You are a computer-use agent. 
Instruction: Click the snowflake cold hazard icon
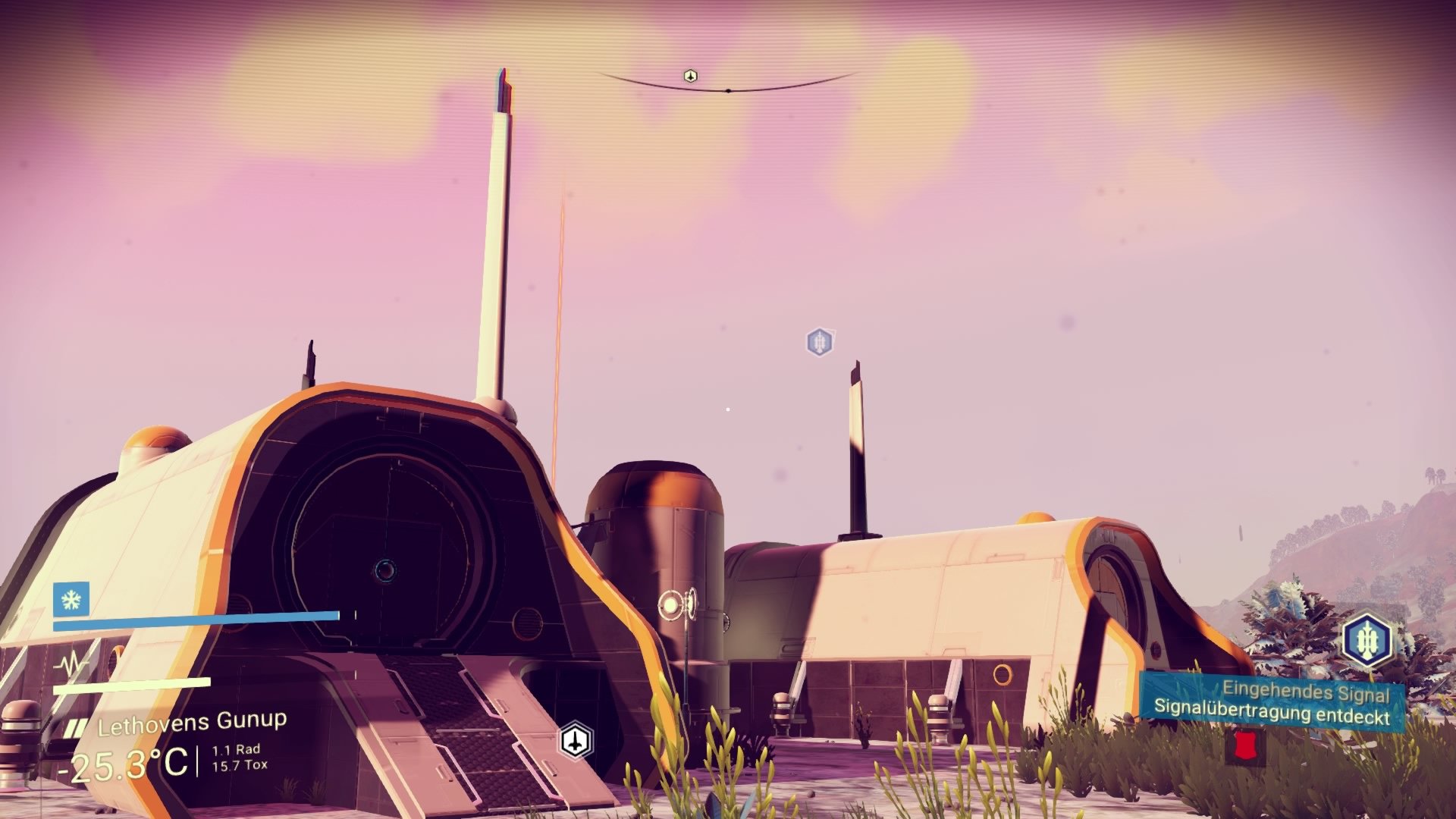click(70, 601)
